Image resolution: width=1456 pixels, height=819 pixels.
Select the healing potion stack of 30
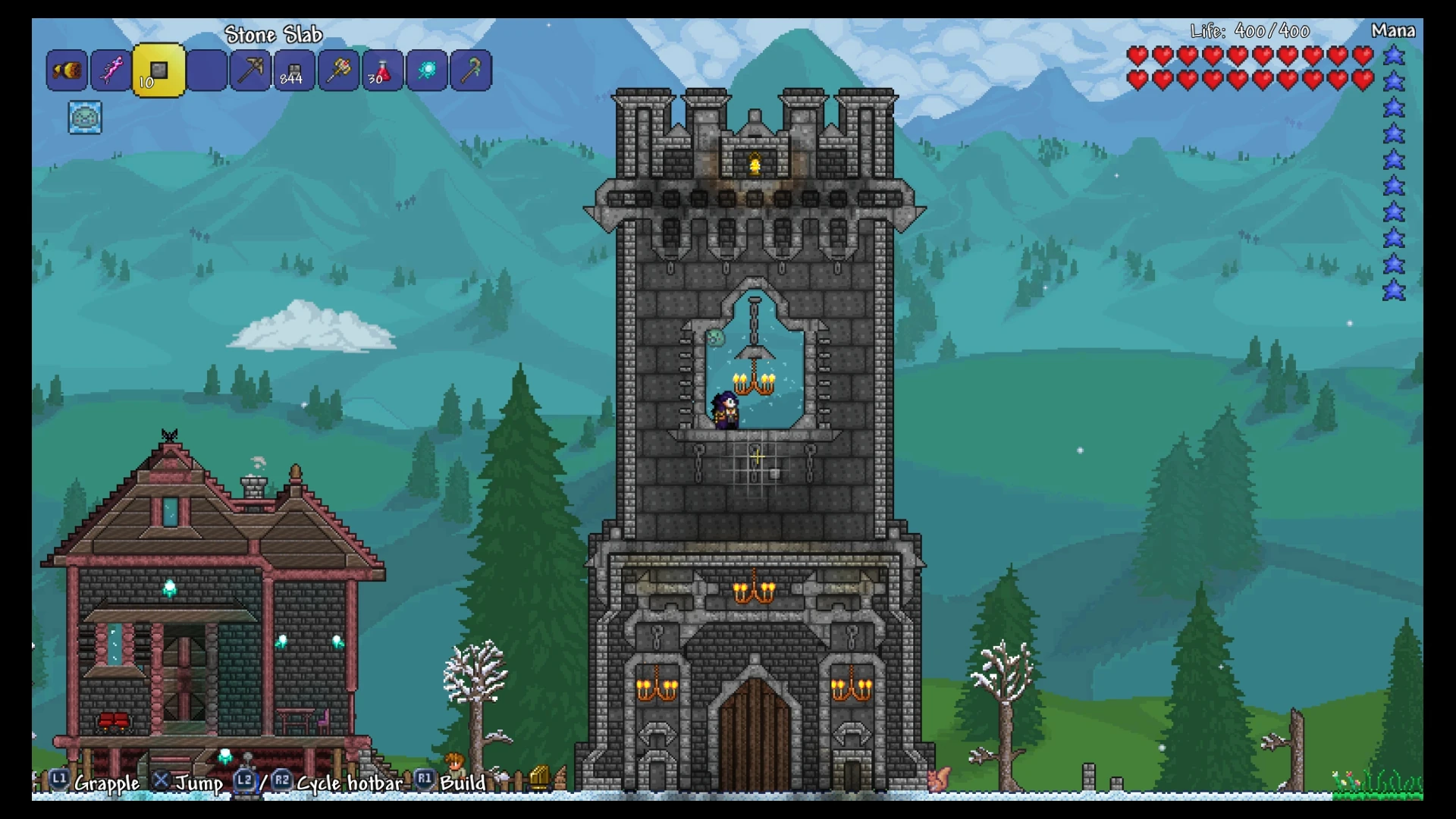click(381, 72)
